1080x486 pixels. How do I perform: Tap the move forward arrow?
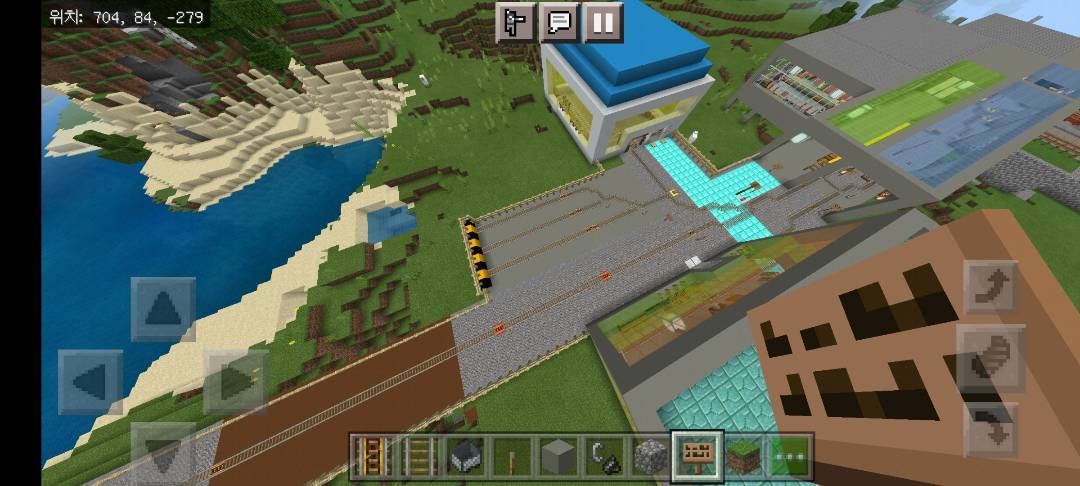pos(163,310)
